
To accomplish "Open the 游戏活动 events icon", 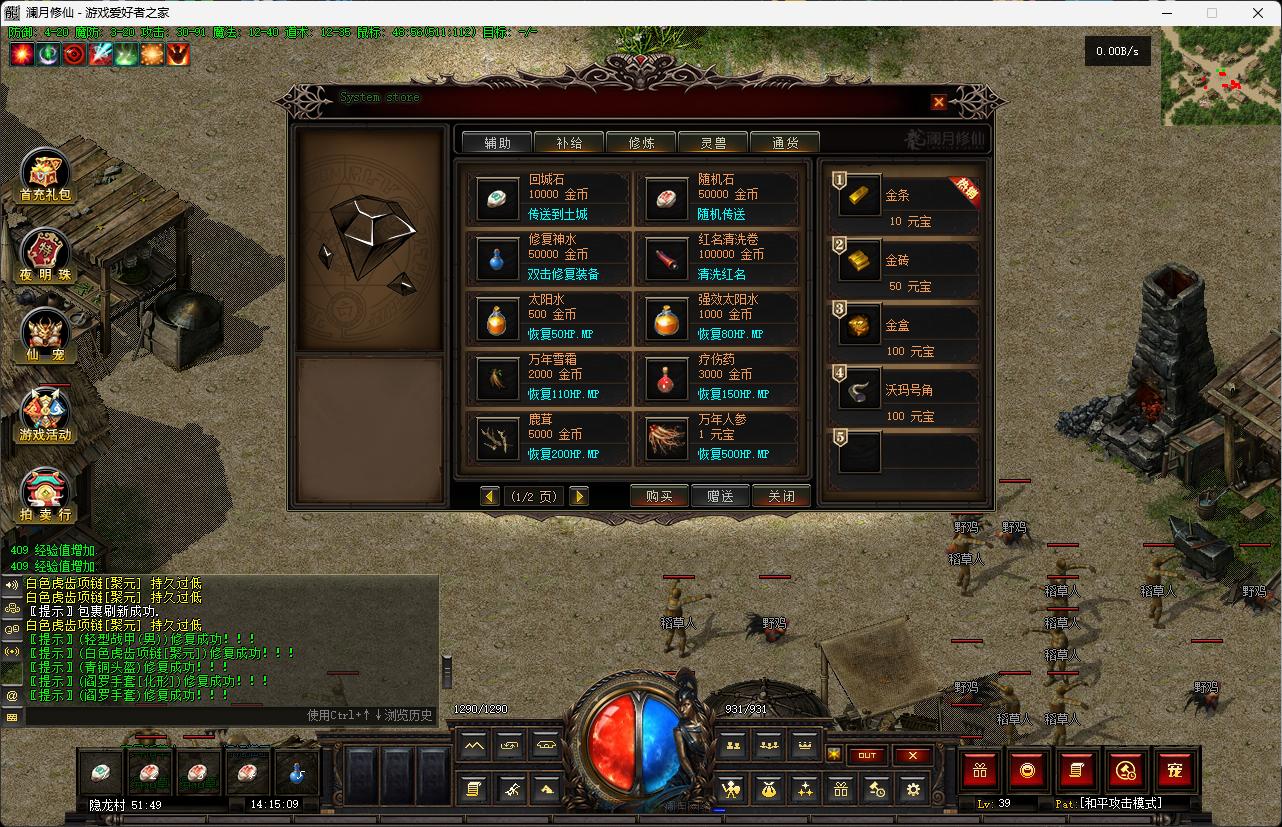I will 46,416.
